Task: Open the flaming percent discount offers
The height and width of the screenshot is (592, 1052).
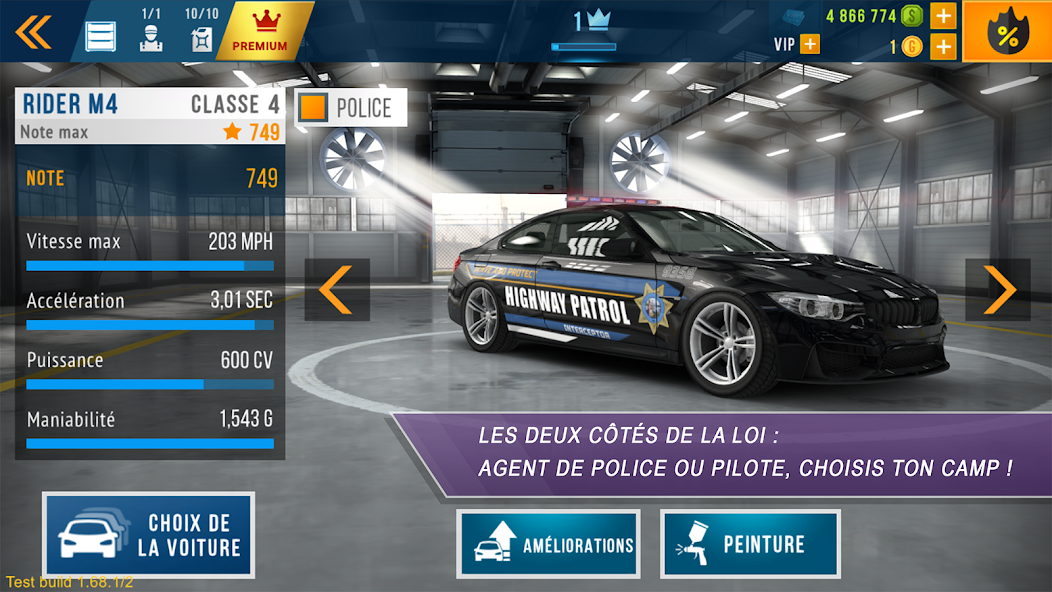Action: pos(1006,32)
